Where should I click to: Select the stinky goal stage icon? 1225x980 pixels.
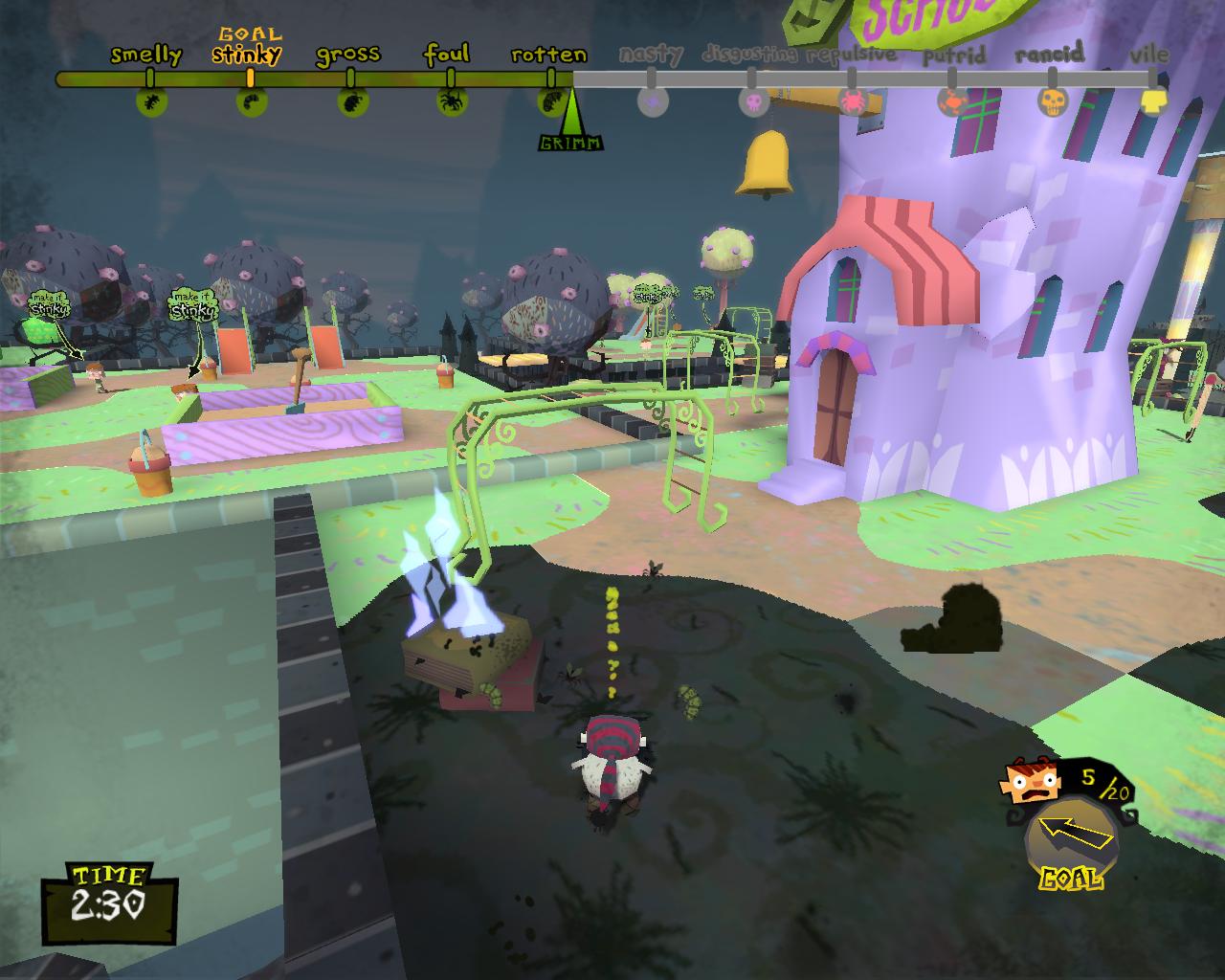251,100
